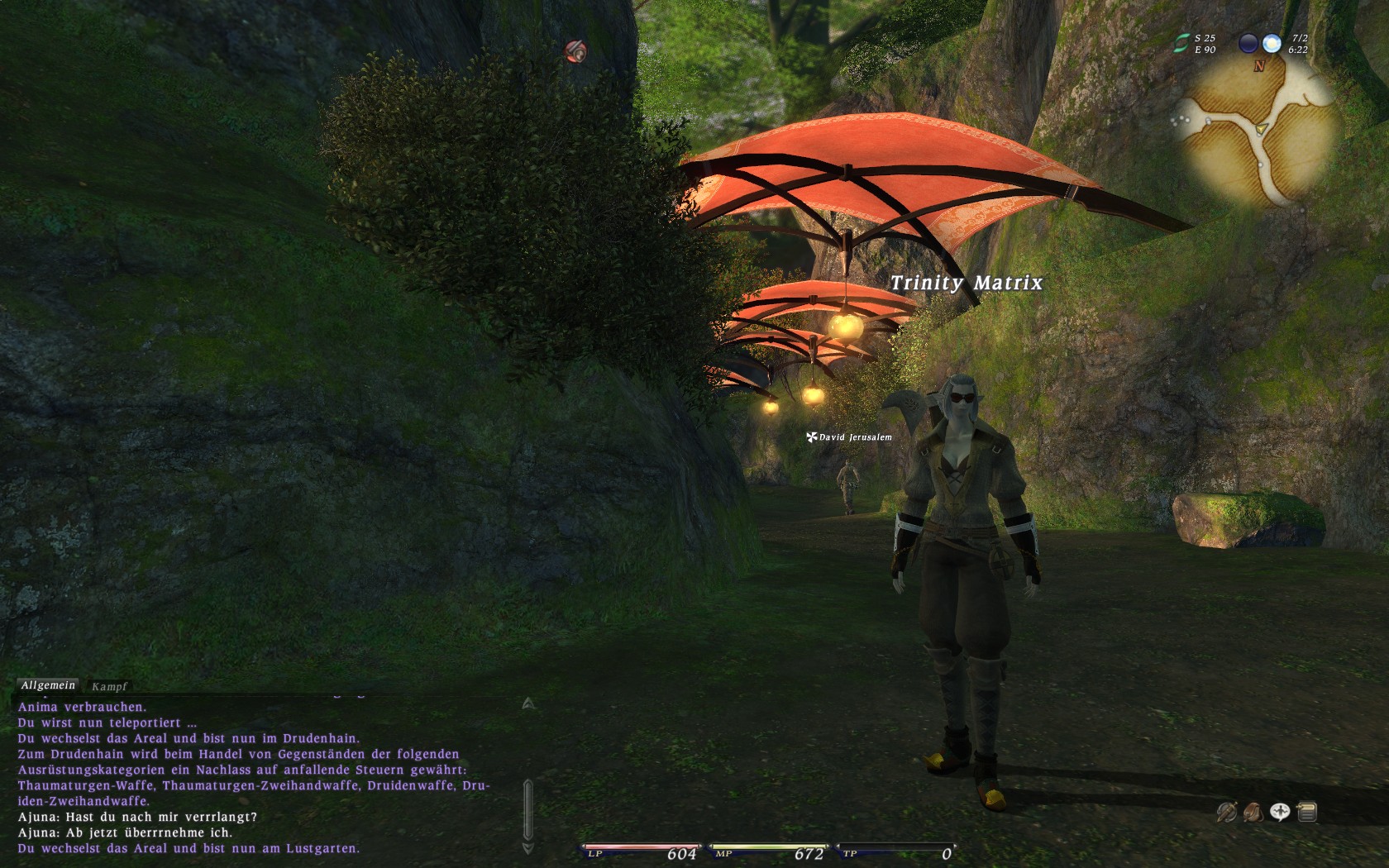Open the leather bag inventory
The image size is (1389, 868).
tap(1253, 813)
